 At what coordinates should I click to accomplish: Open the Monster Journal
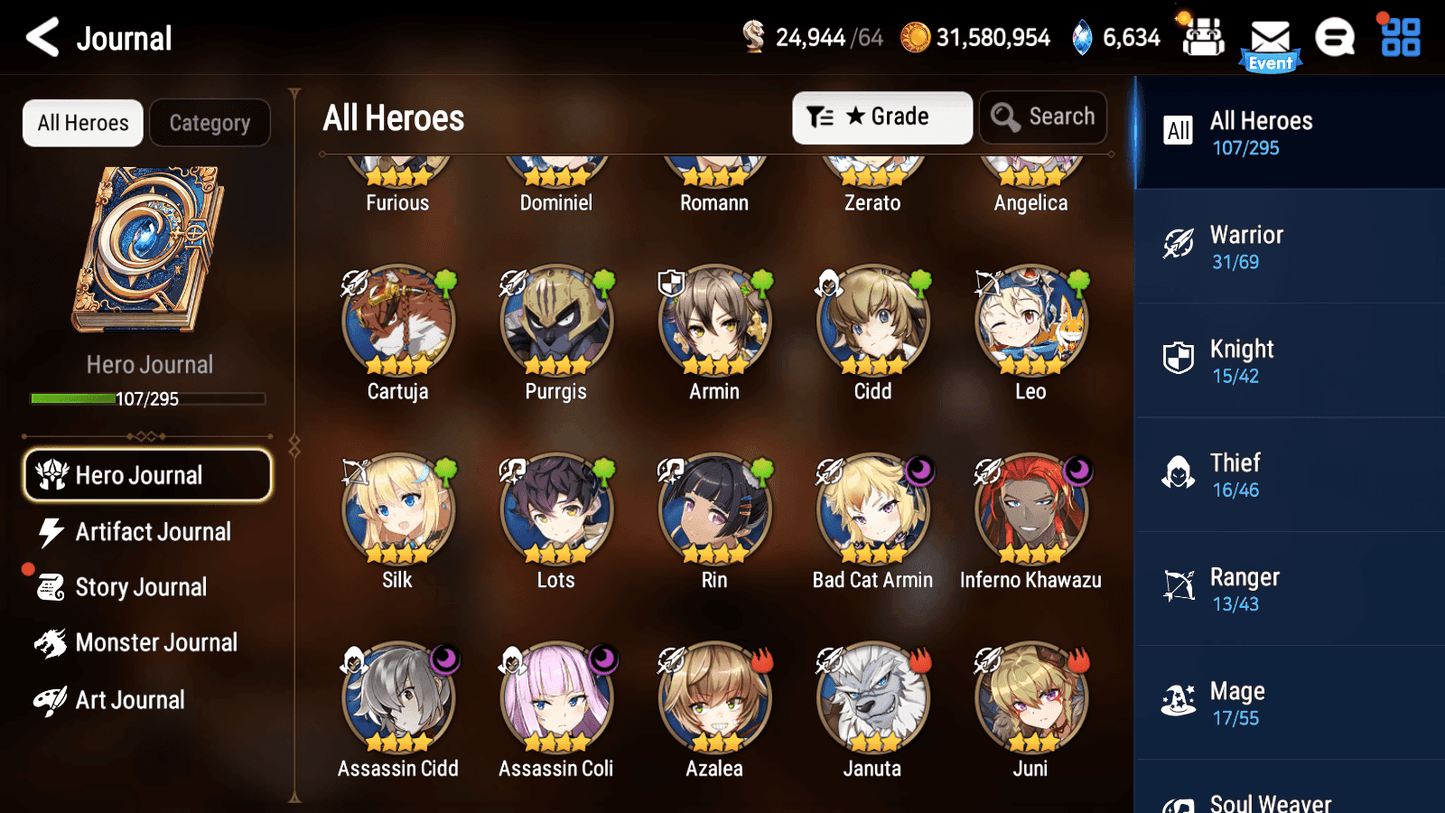pyautogui.click(x=157, y=643)
